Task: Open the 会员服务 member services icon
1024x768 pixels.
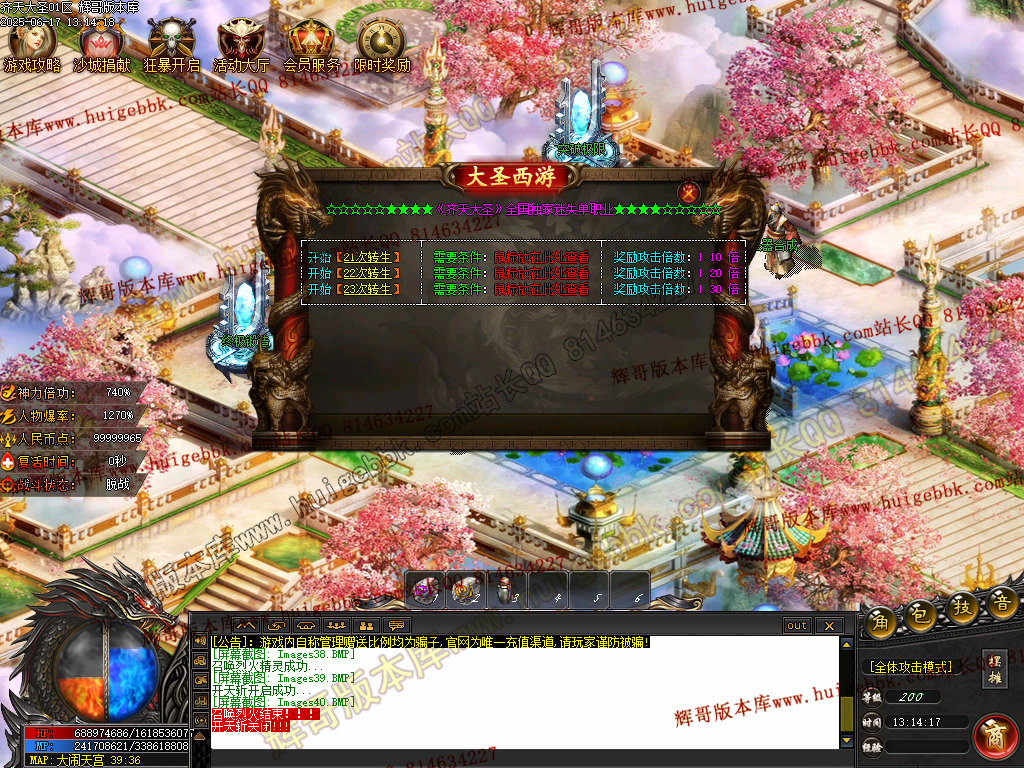Action: point(311,45)
